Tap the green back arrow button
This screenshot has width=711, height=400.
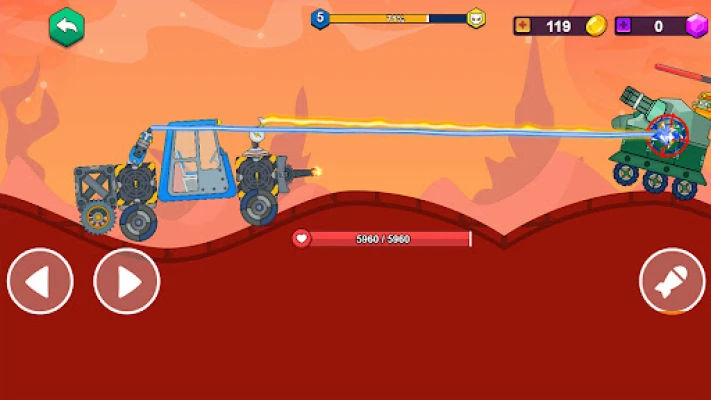coord(67,26)
